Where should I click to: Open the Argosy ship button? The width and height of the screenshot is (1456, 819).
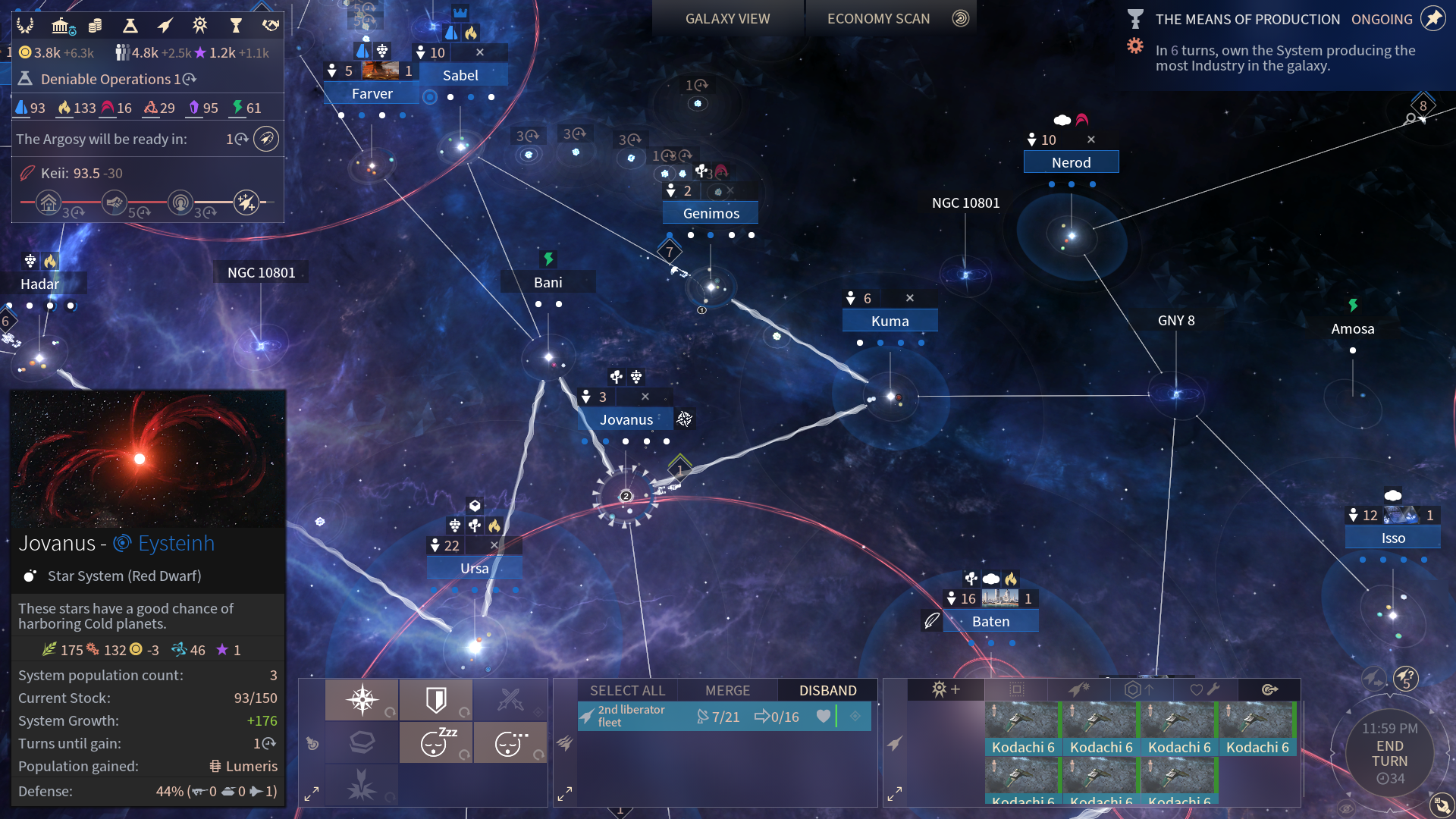click(265, 139)
